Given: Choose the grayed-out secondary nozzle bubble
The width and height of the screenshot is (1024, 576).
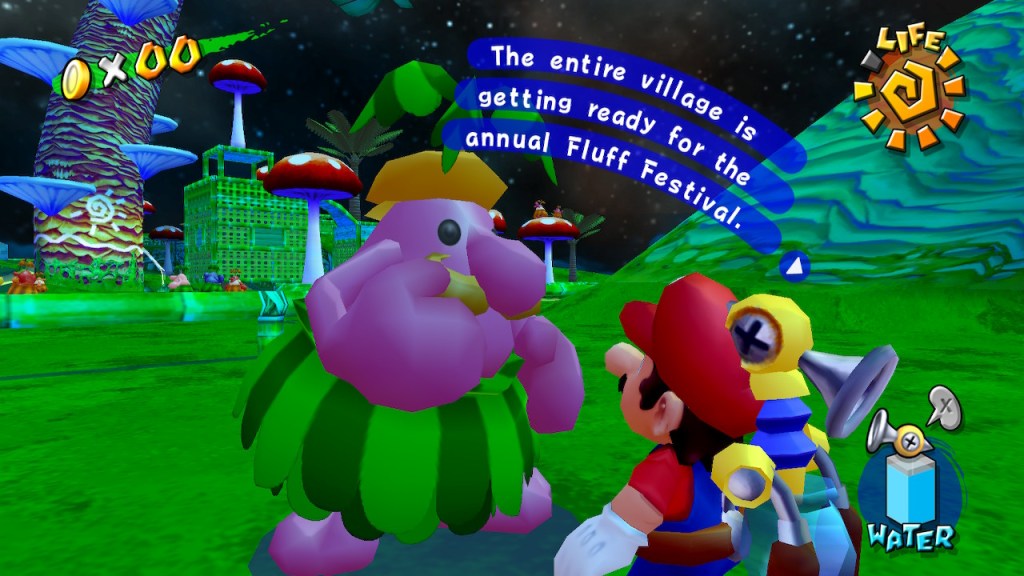Looking at the screenshot, I should point(944,407).
